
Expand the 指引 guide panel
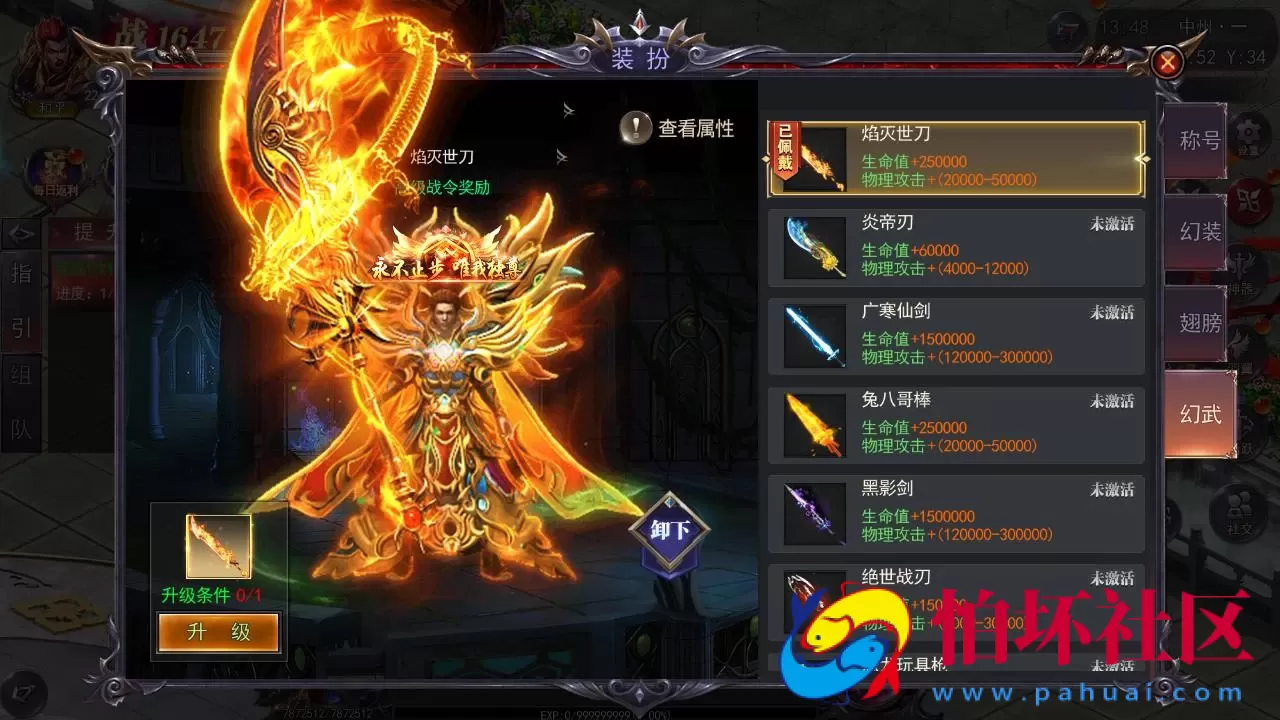coord(22,300)
